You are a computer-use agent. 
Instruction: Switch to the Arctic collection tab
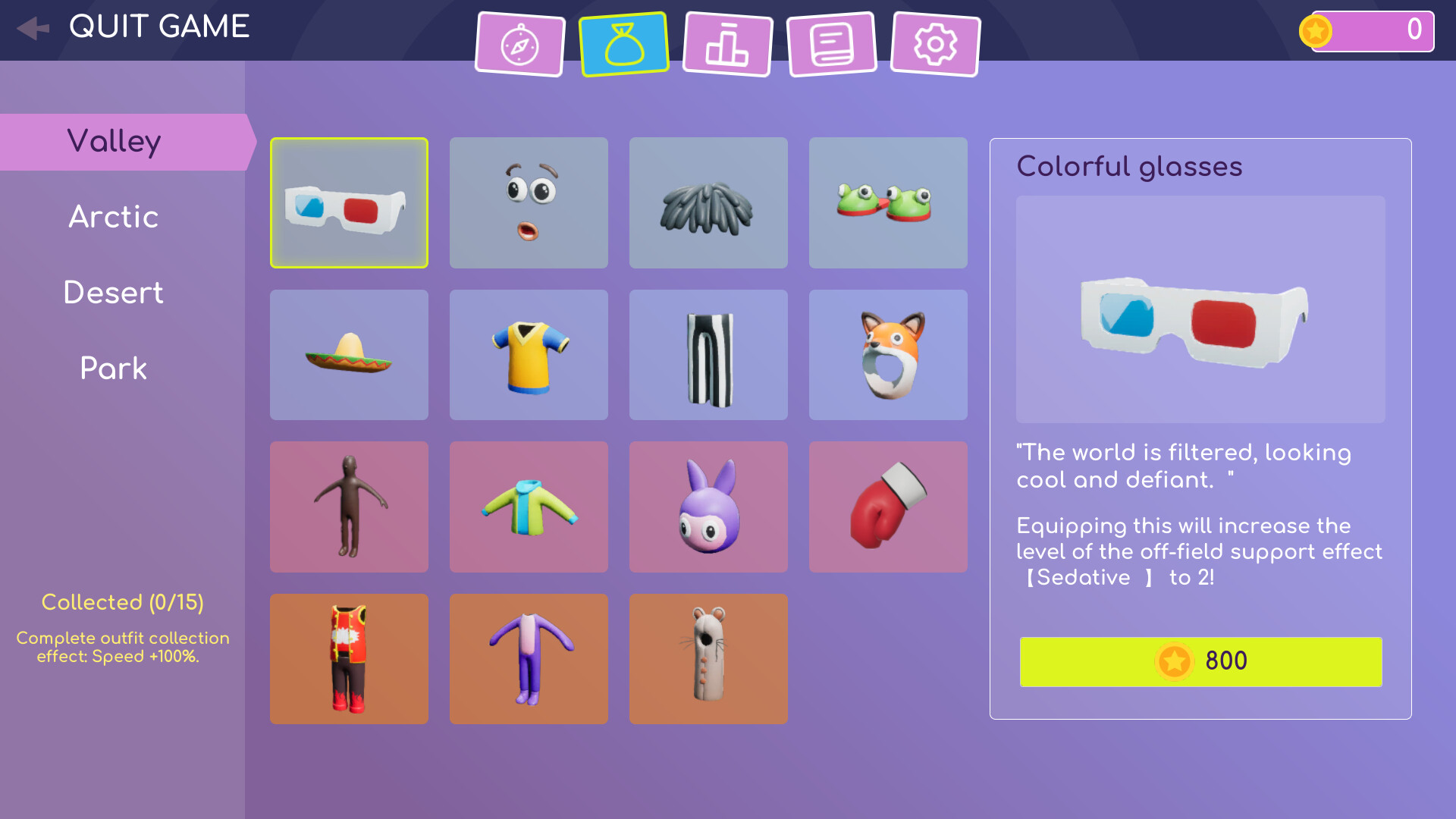point(114,217)
